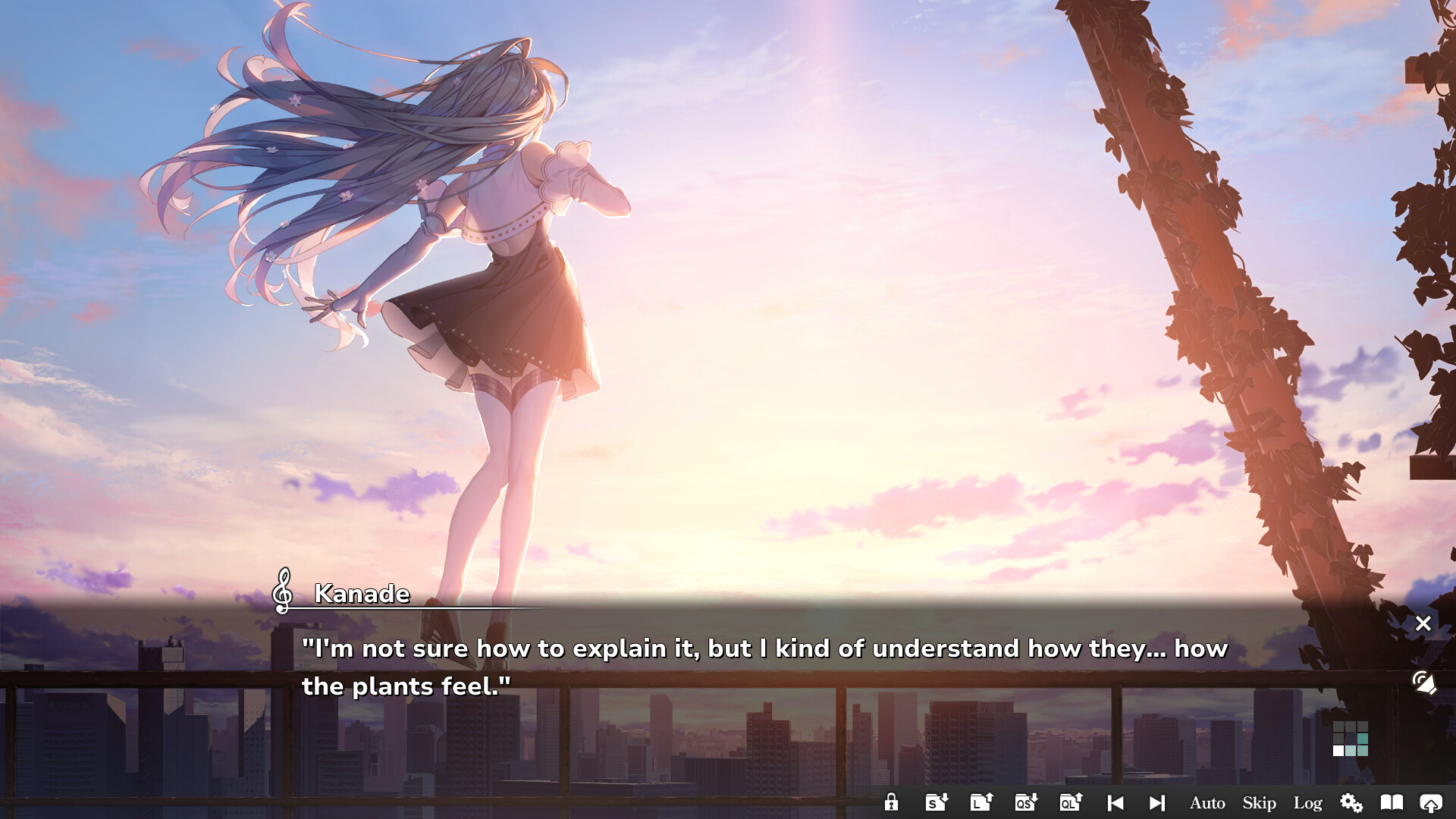Open the open-book reader icon
Viewport: 1456px width, 819px height.
[1392, 802]
